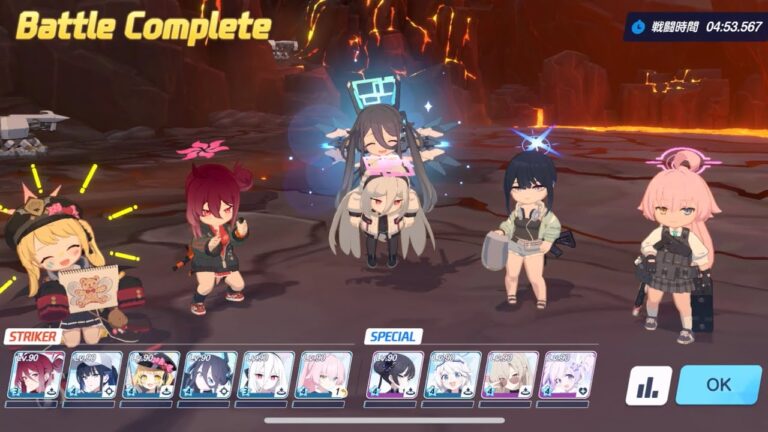
Task: Confirm battle results with OK
Action: click(718, 385)
